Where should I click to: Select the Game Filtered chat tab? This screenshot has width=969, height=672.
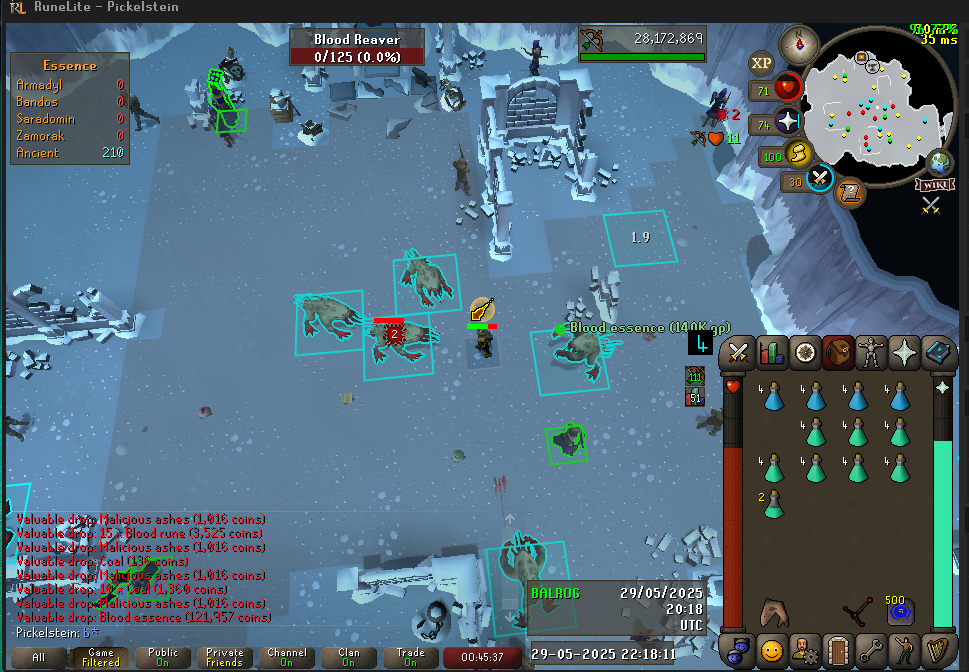[x=100, y=657]
